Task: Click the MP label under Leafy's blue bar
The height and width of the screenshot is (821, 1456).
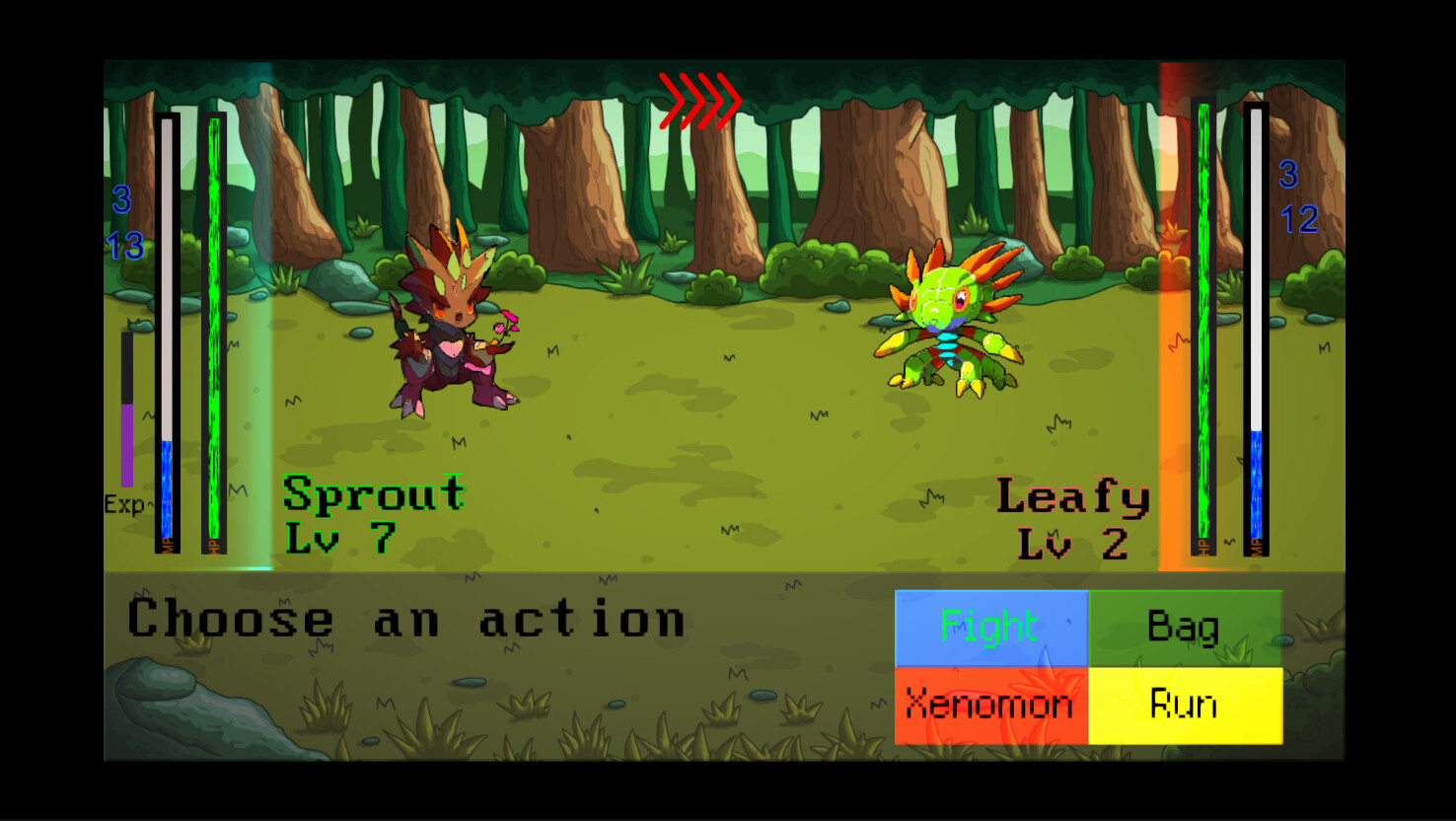Action: [1256, 545]
